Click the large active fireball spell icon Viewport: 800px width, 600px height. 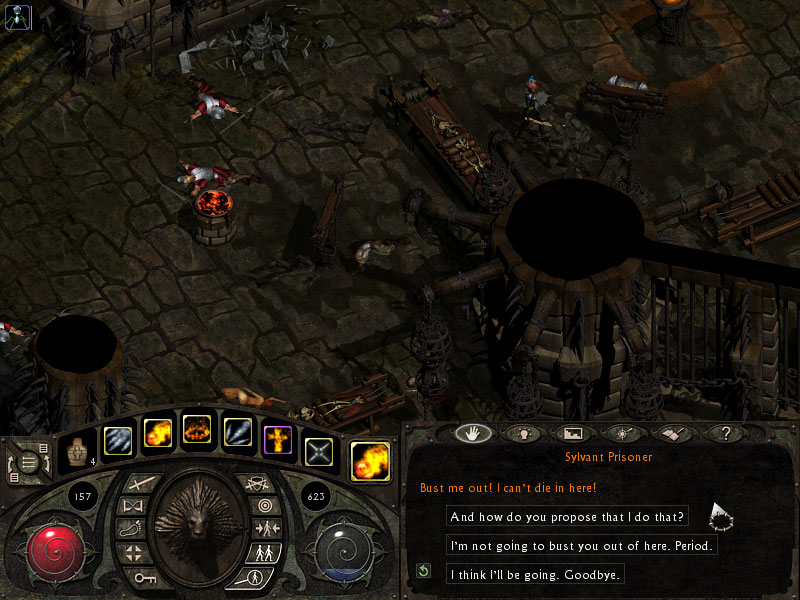[x=371, y=461]
